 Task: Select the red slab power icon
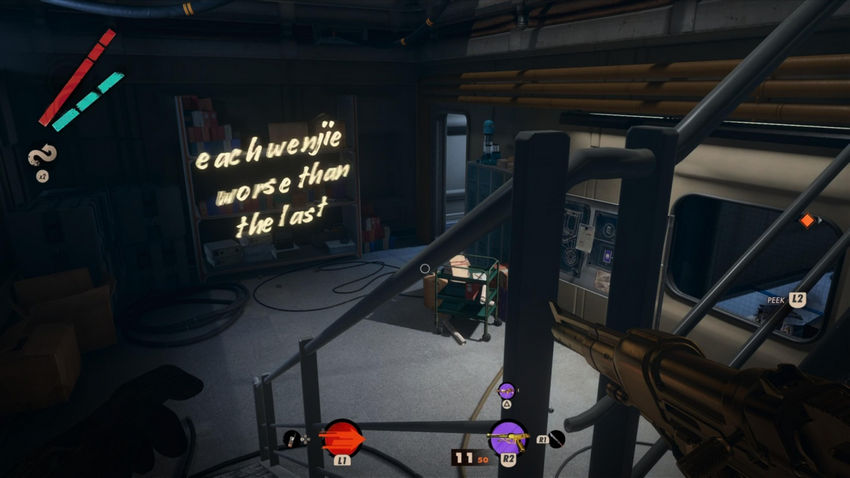point(341,437)
